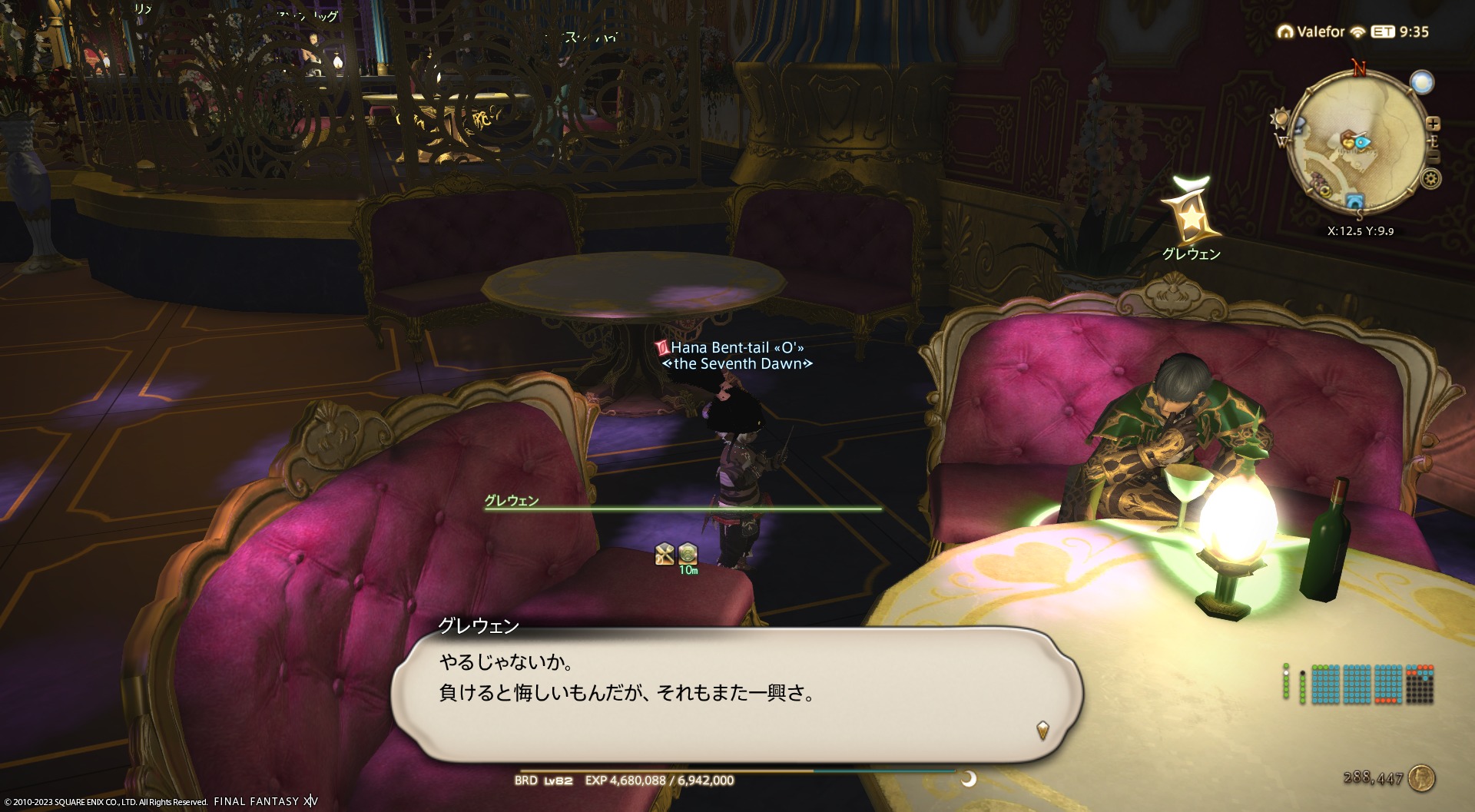Click the Valefor world home icon

[1285, 31]
